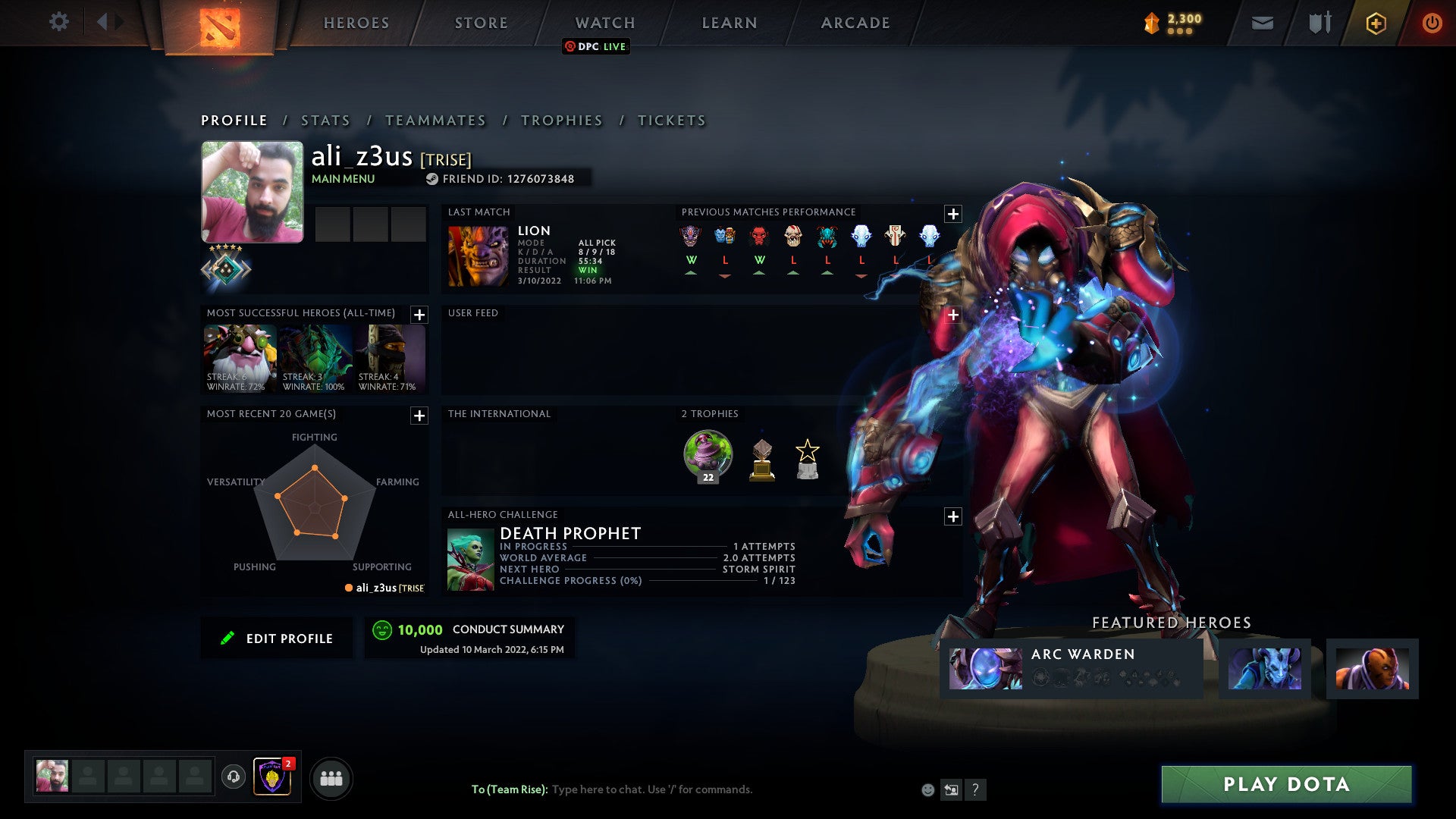Screen dimensions: 1456x819
Task: Click the EDIT PROFILE button
Action: coord(277,638)
